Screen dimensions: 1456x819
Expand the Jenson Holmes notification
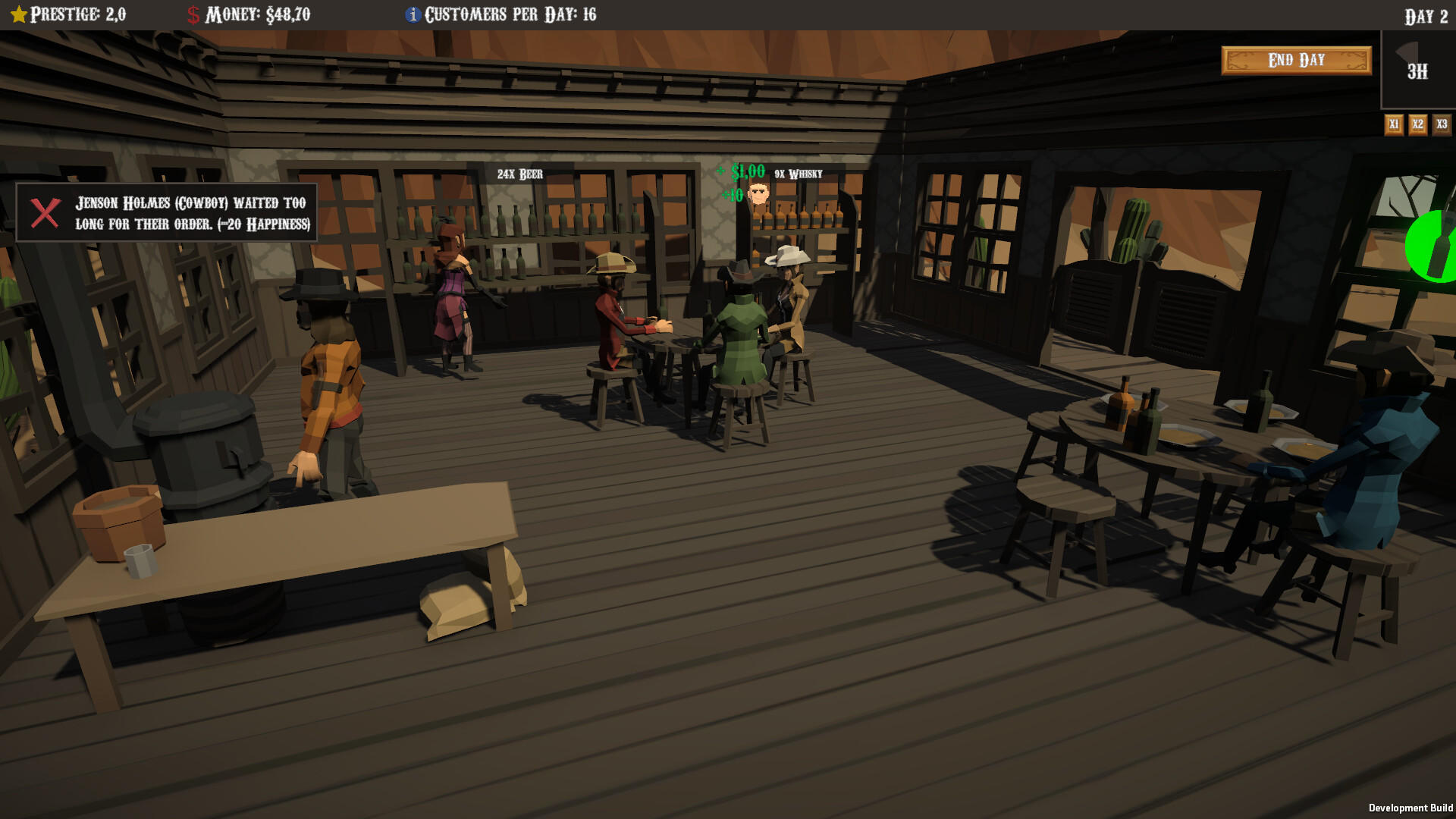[190, 213]
